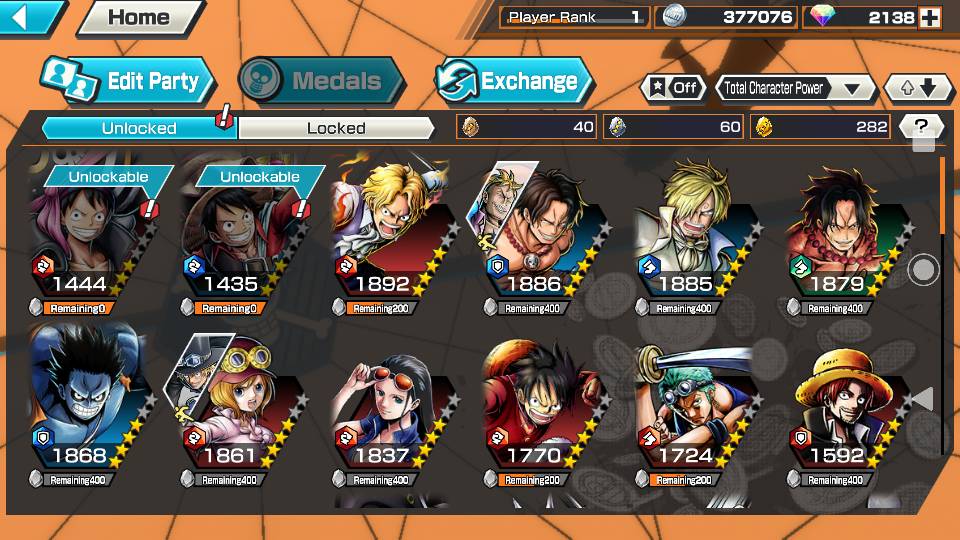Toggle the star favorites filter Off
Screen dimensions: 960x540
673,88
